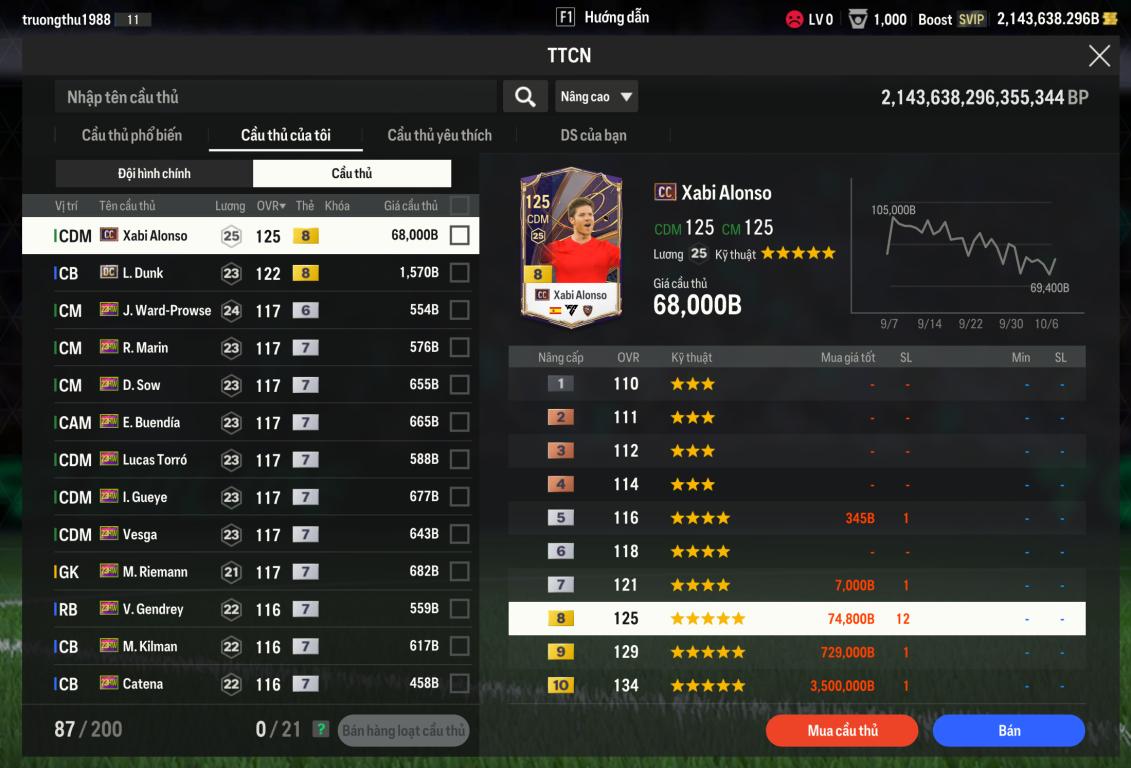Open the Hướng dẫn guide
Screen dimensions: 1131x768
tap(603, 18)
